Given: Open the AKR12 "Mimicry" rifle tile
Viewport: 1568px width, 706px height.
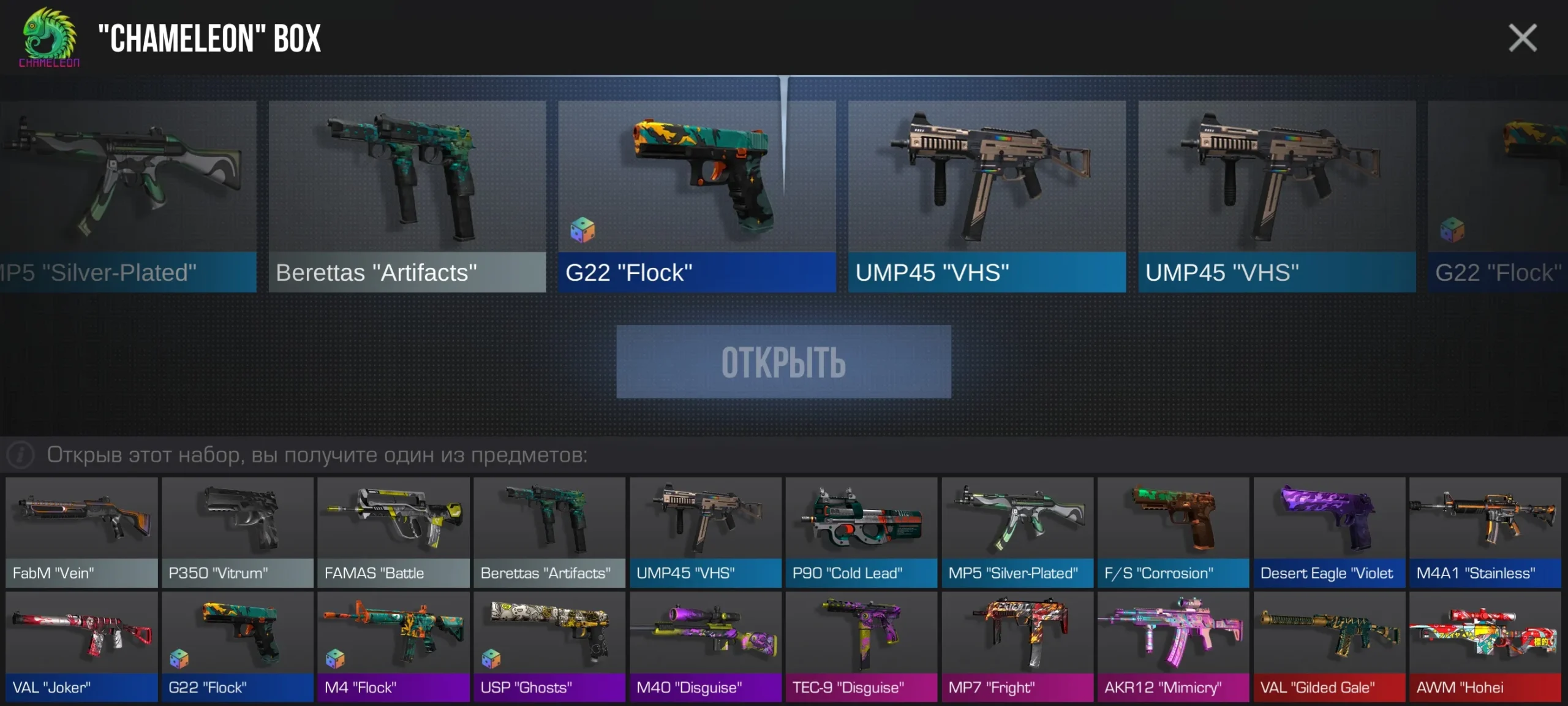Looking at the screenshot, I should [1173, 646].
